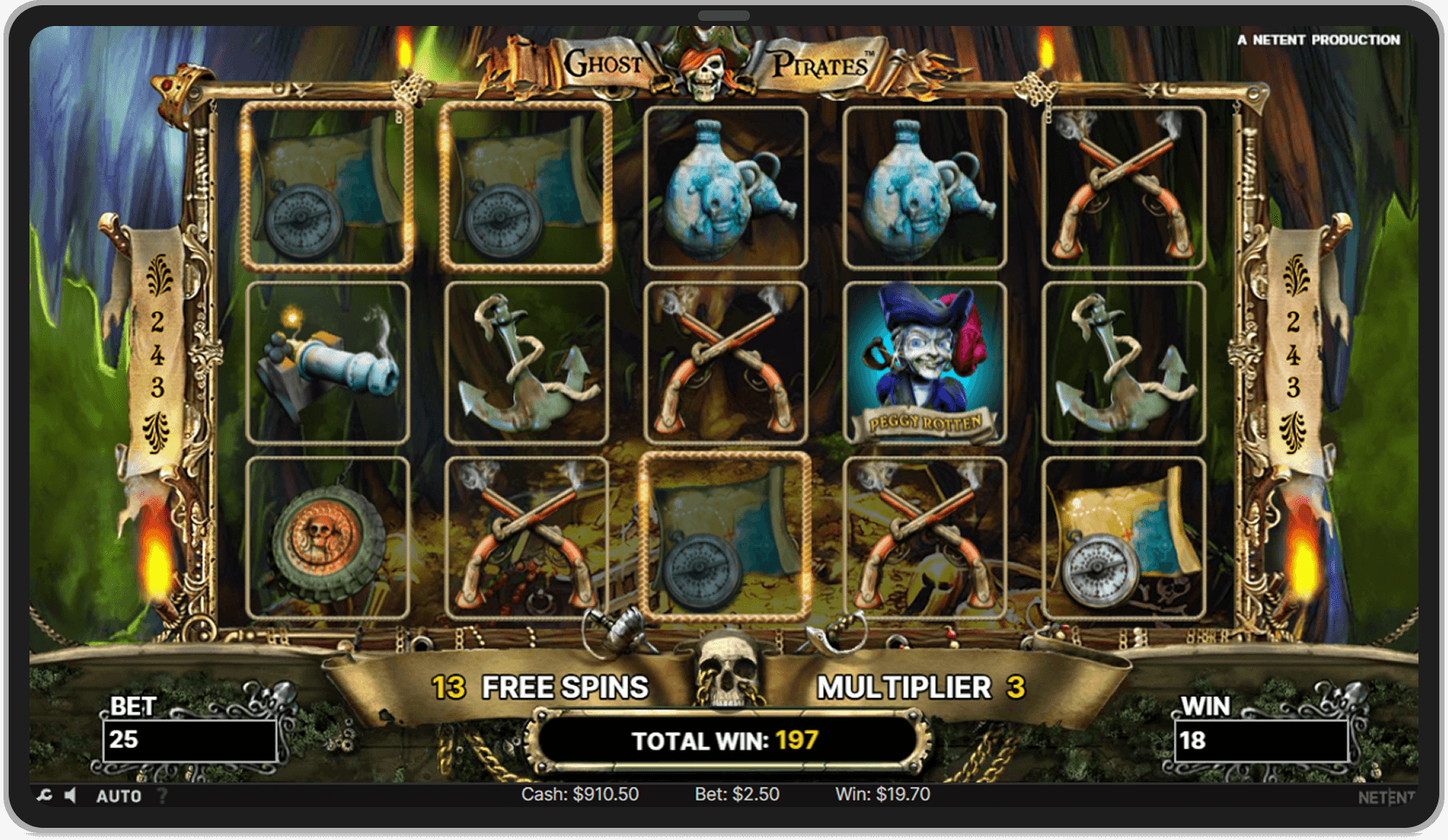This screenshot has width=1448, height=840.
Task: Click the anchor symbol on the rightmost reel
Action: pyautogui.click(x=1124, y=360)
